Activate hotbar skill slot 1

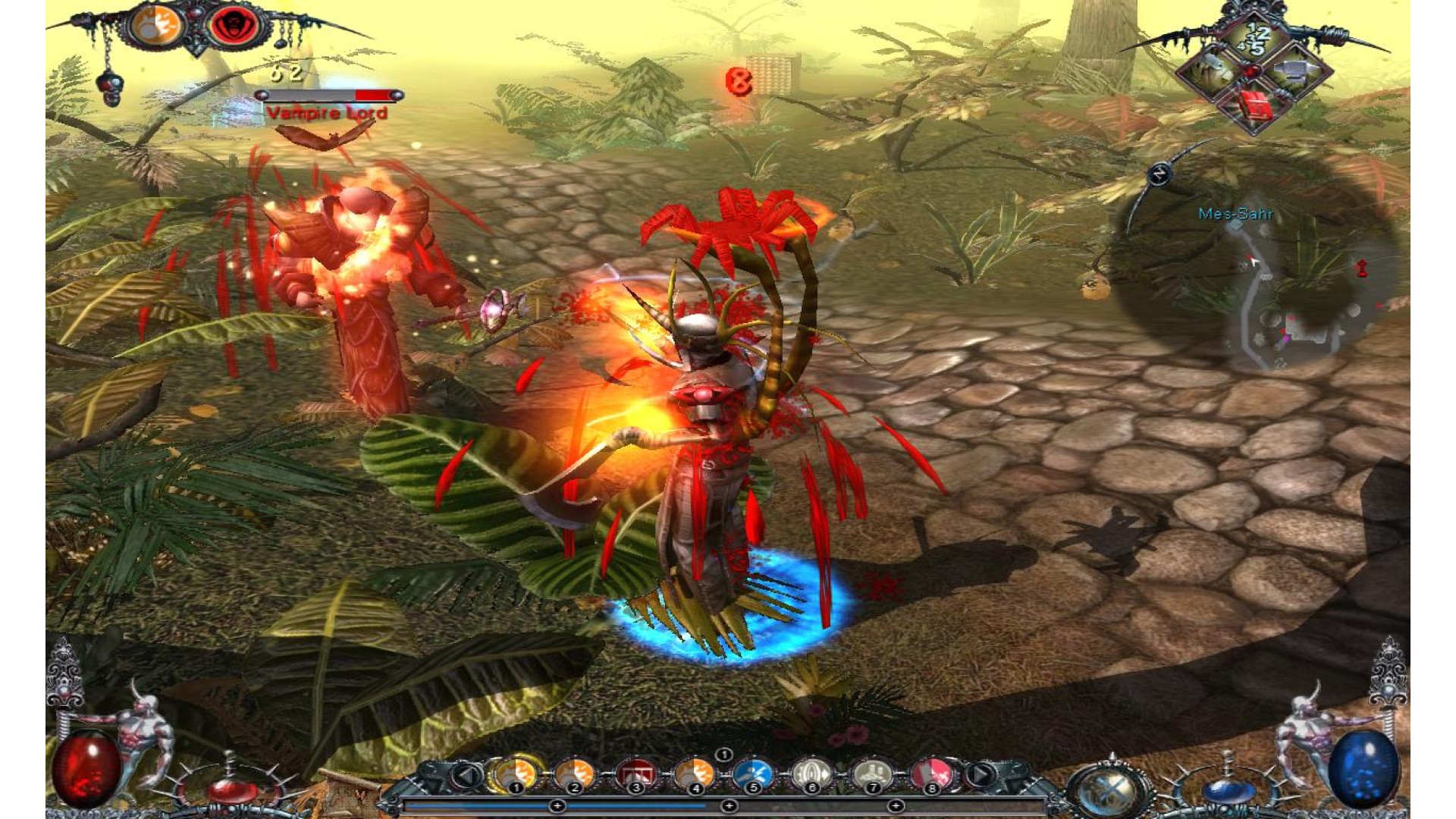516,774
